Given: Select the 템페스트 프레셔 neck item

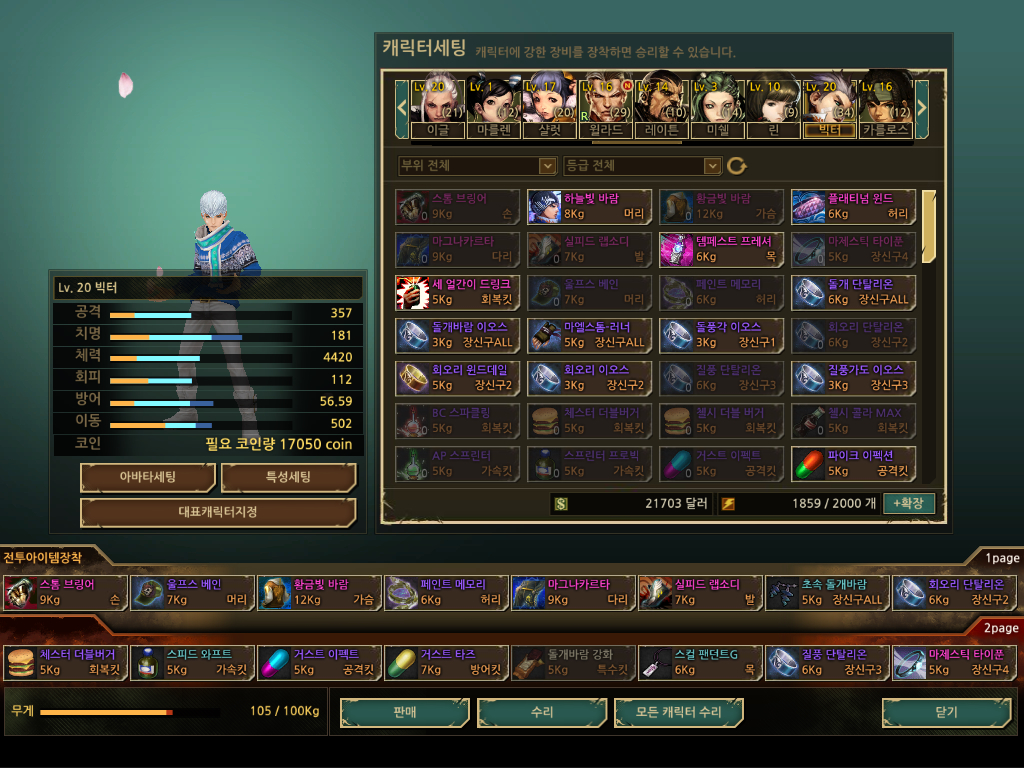Looking at the screenshot, I should (x=721, y=249).
